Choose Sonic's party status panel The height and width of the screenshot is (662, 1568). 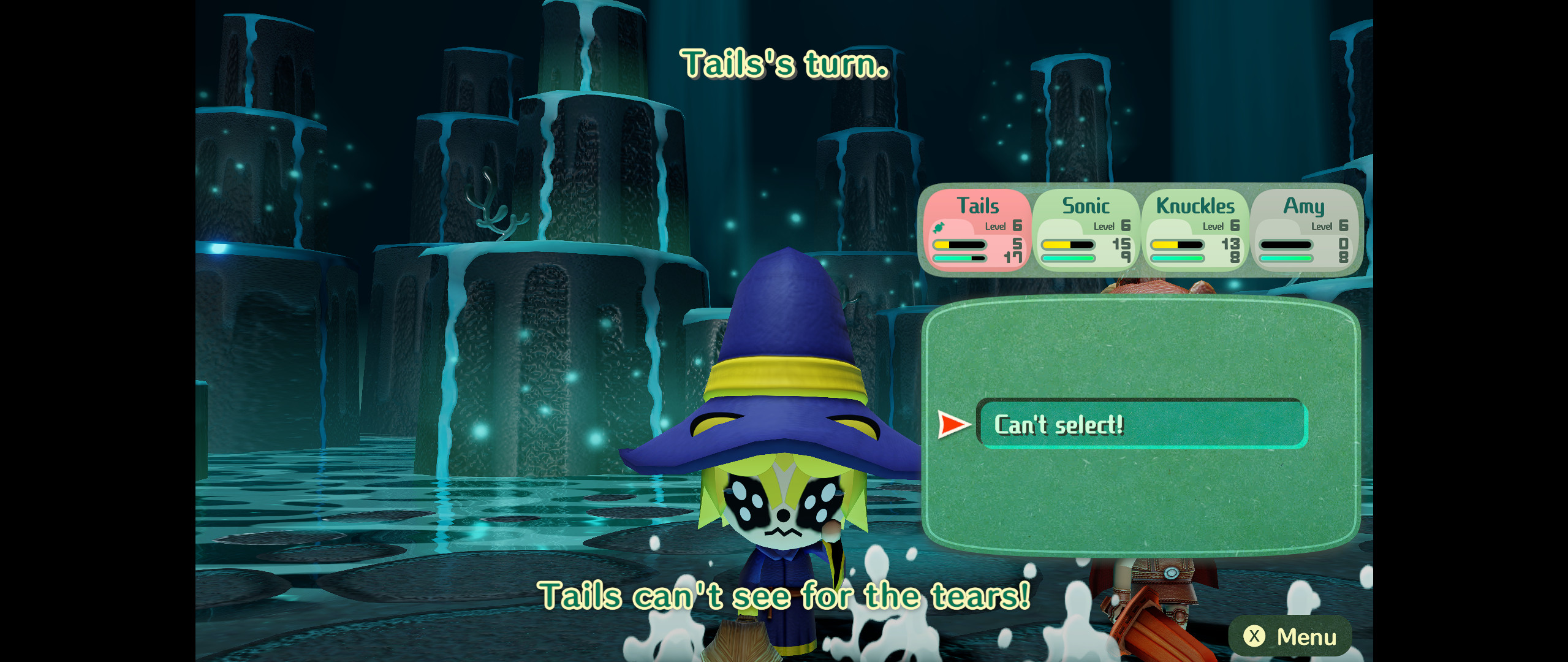tap(1086, 230)
